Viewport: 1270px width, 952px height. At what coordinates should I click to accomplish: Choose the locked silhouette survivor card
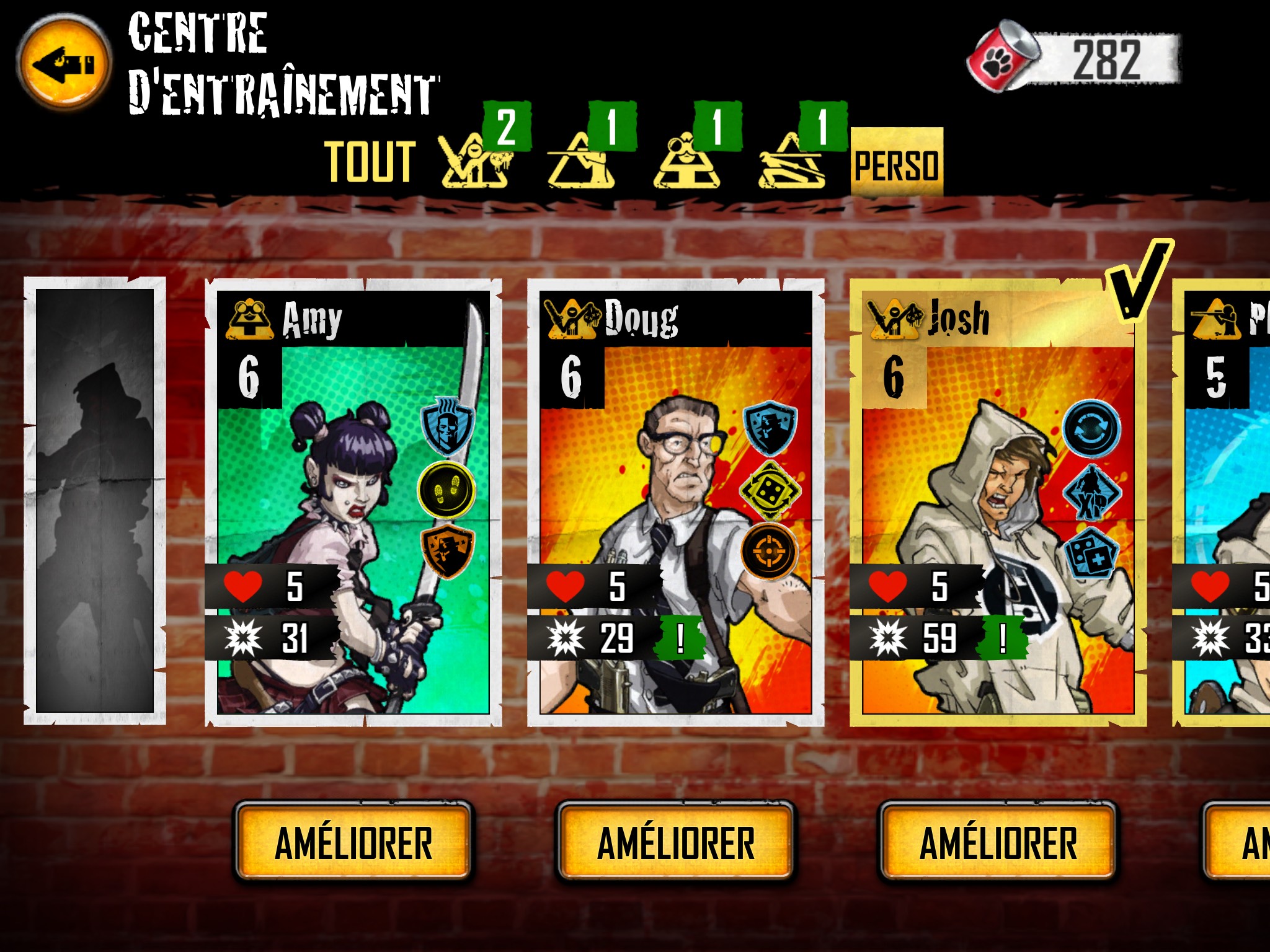[x=95, y=501]
